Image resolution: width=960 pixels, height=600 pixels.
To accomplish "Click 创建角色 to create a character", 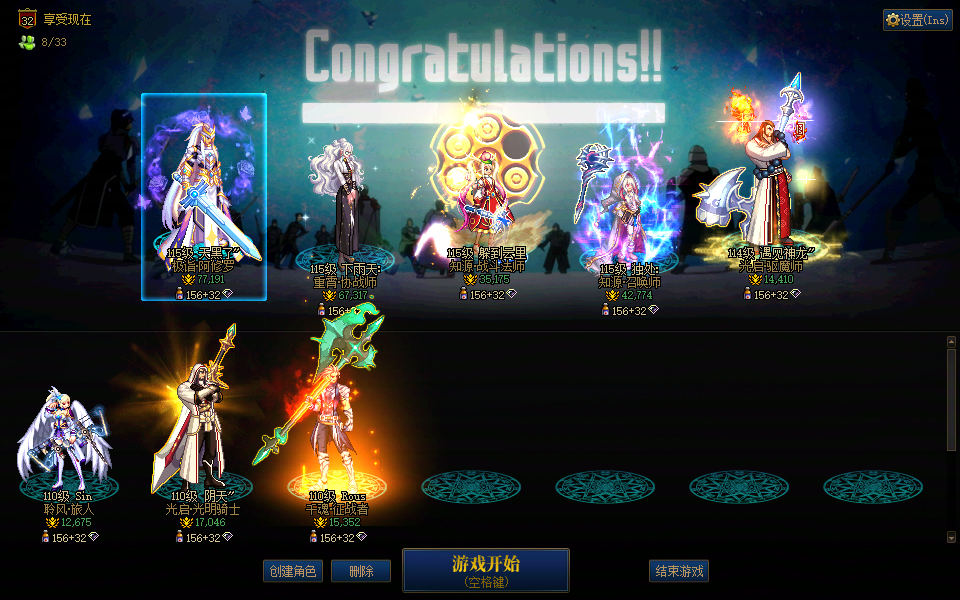I will coord(293,571).
